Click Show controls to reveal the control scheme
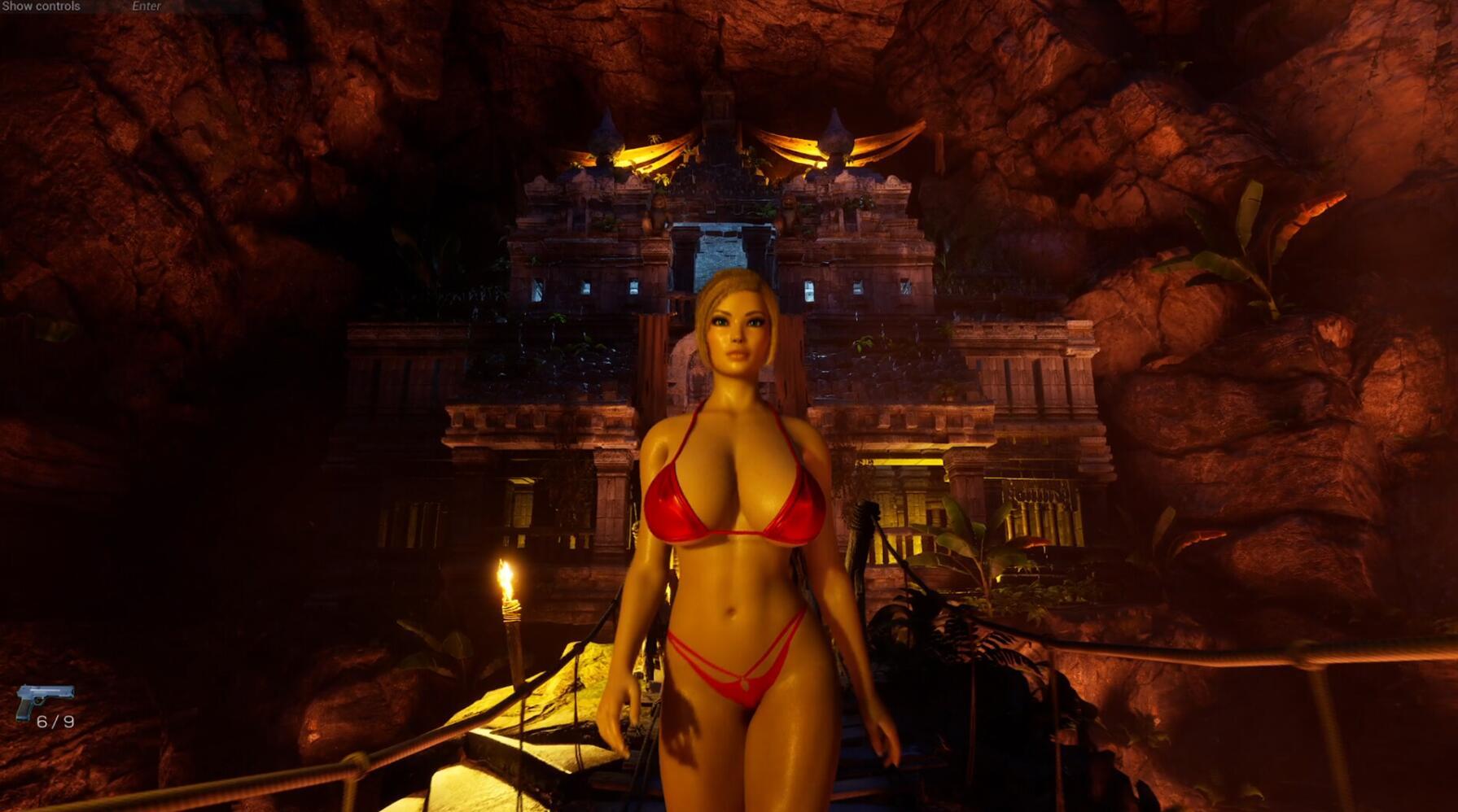Viewport: 1458px width, 812px height. point(40,7)
